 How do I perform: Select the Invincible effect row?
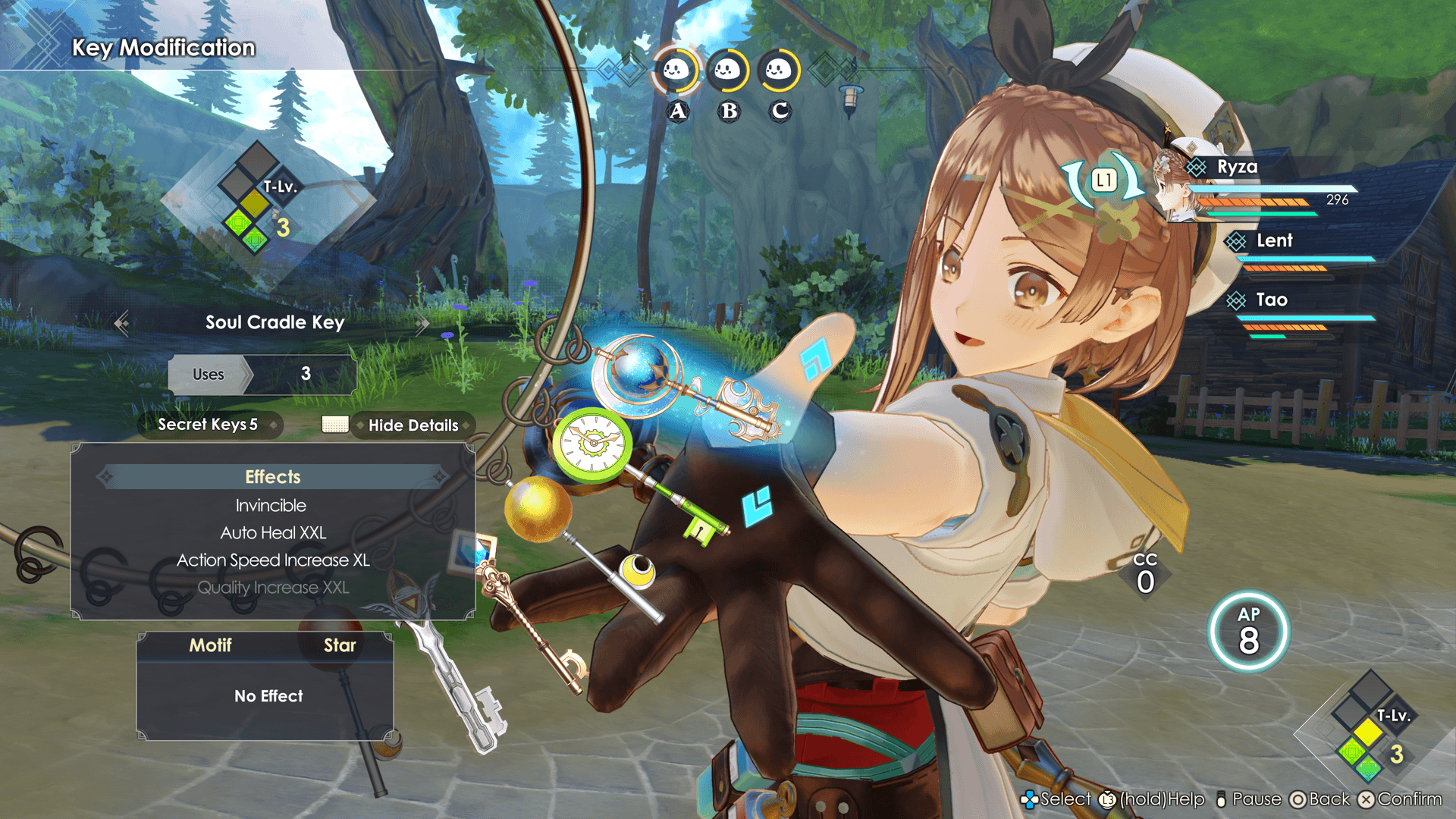pos(271,506)
